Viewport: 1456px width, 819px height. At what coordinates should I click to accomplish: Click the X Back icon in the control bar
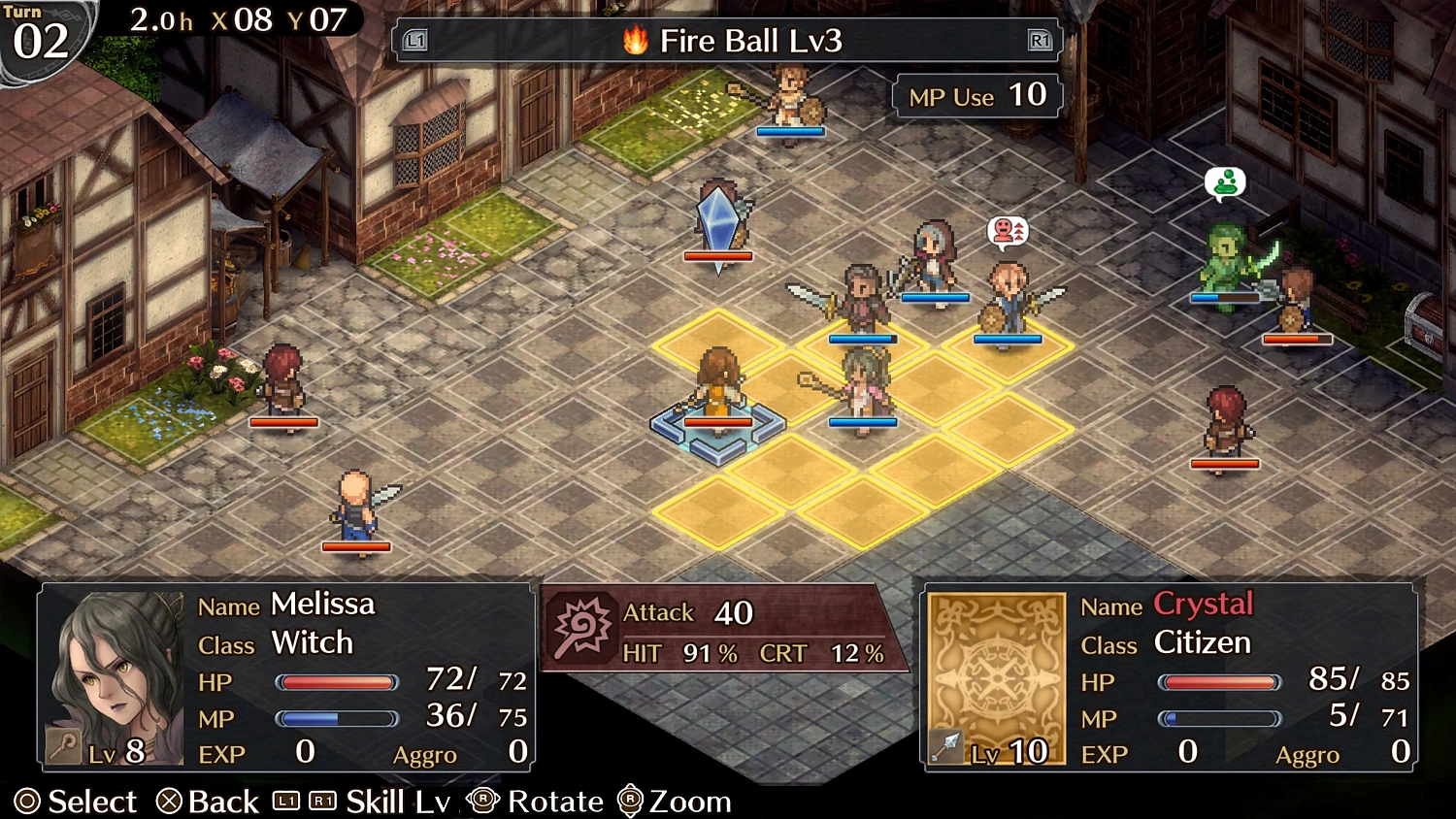pyautogui.click(x=171, y=802)
